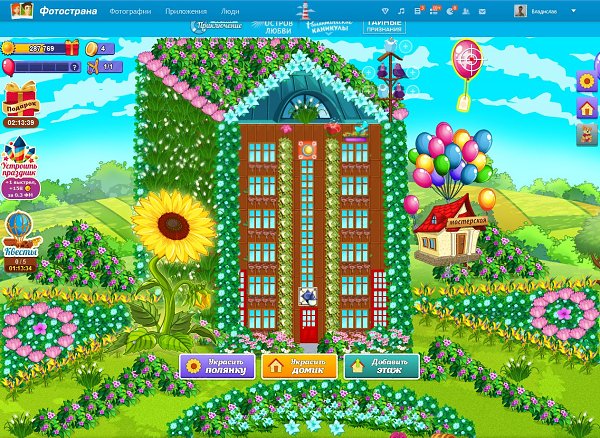Choose Добавить этаж to add a floor
Image resolution: width=600 pixels, height=438 pixels.
(382, 366)
